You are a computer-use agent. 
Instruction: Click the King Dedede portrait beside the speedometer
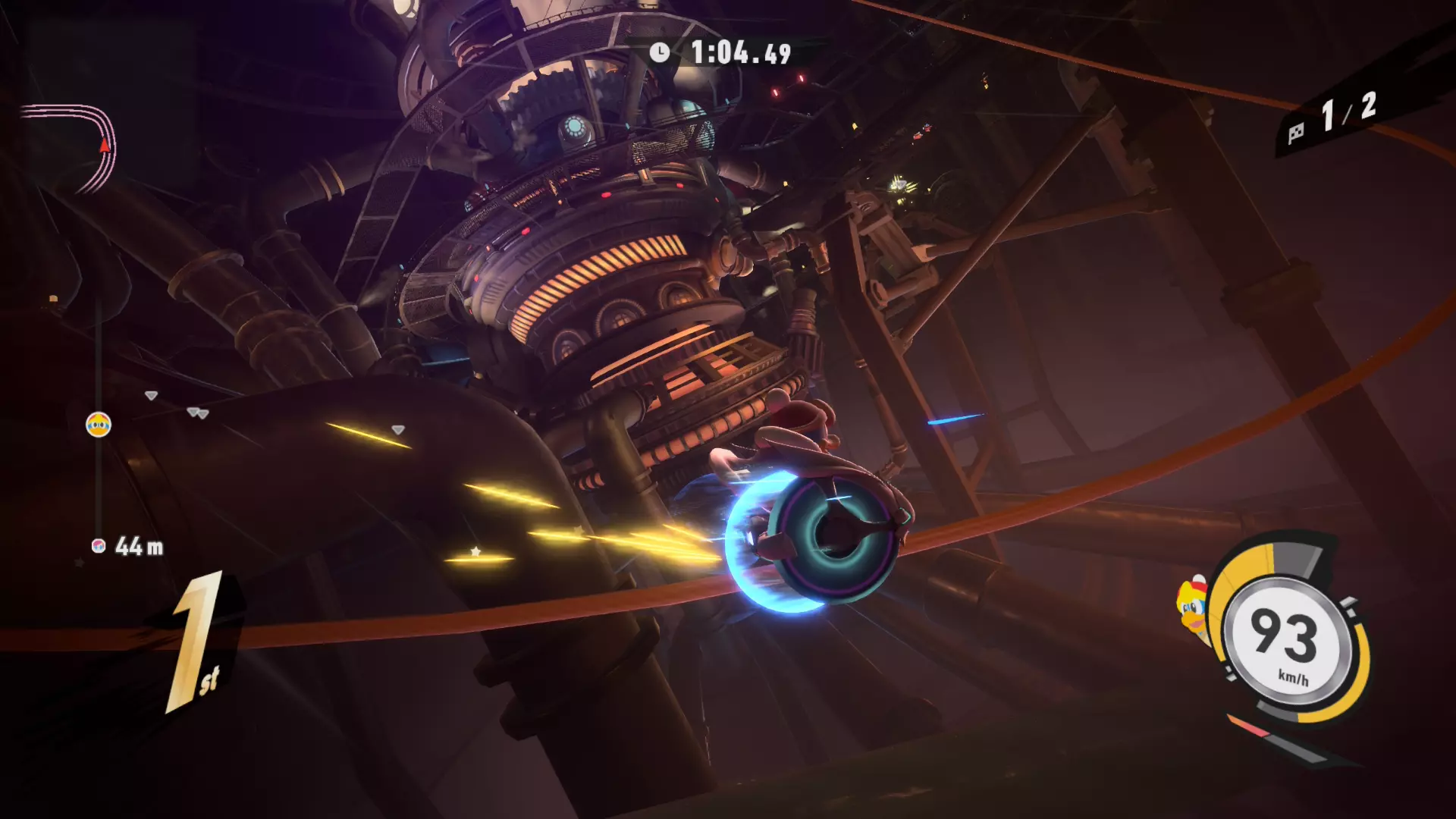1192,609
